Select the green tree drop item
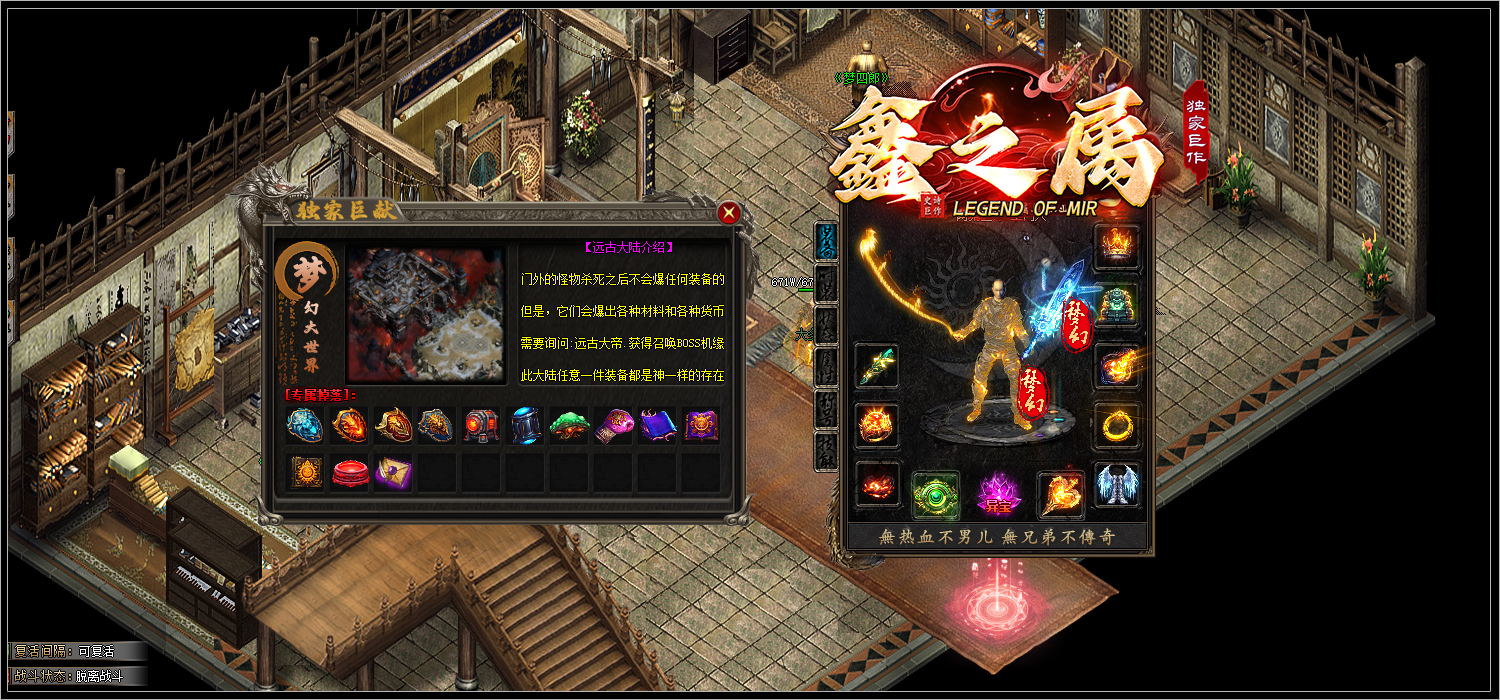 click(x=569, y=425)
